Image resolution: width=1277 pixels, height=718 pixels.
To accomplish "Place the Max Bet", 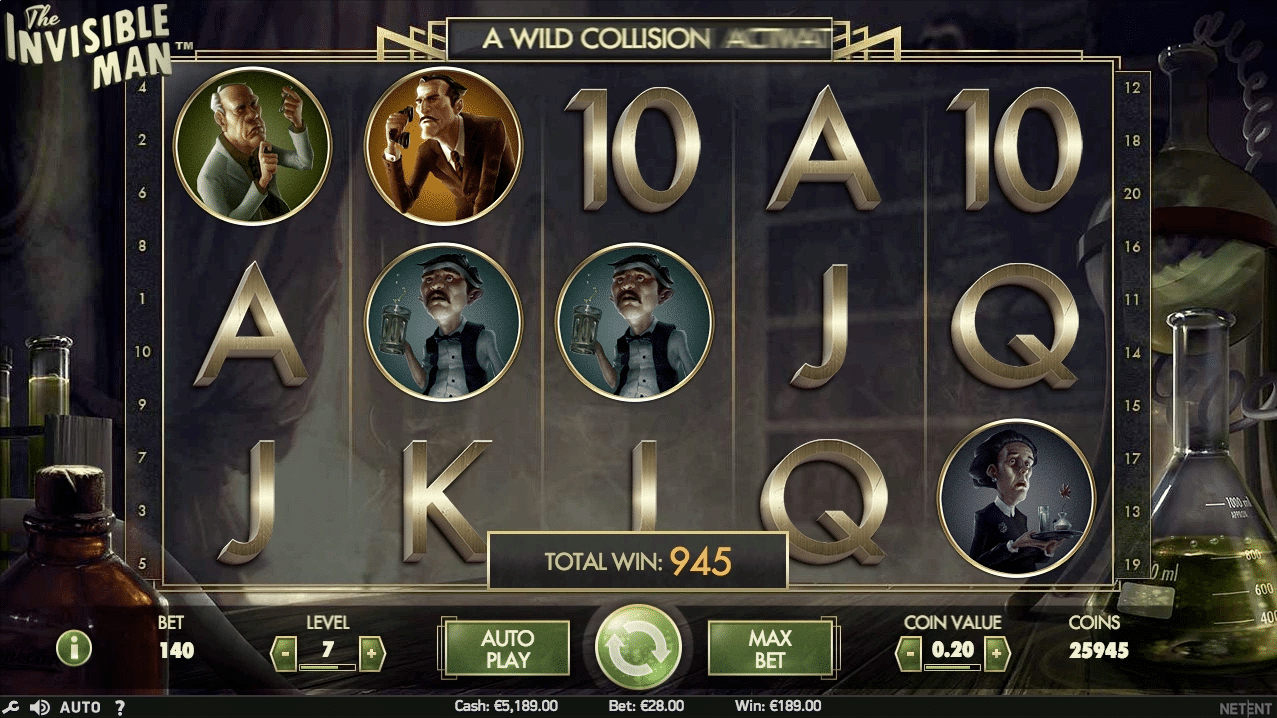I will click(769, 648).
